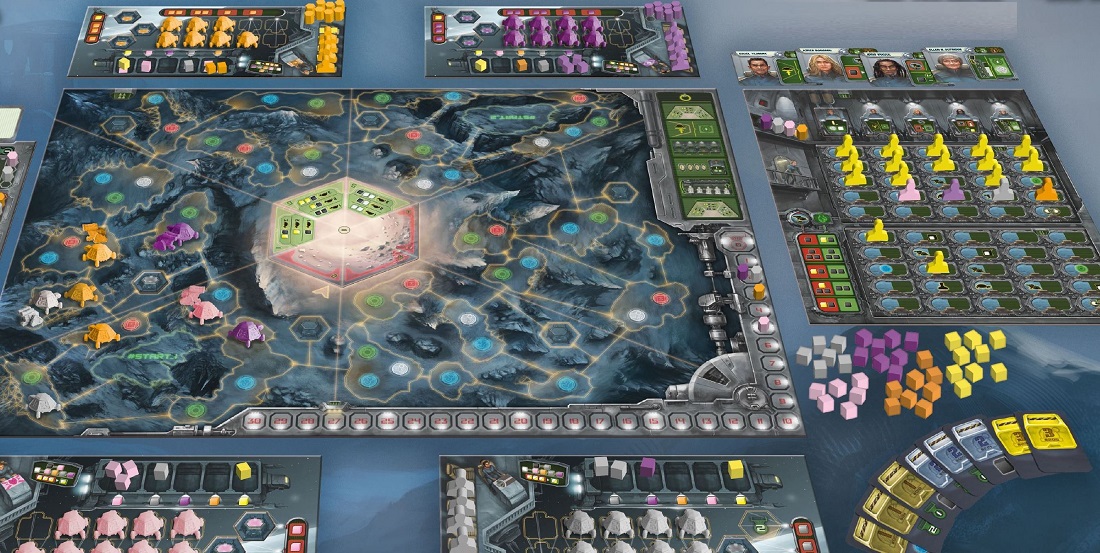Pick the character card with dreadlocks
Image resolution: width=1100 pixels, height=553 pixels.
[888, 70]
